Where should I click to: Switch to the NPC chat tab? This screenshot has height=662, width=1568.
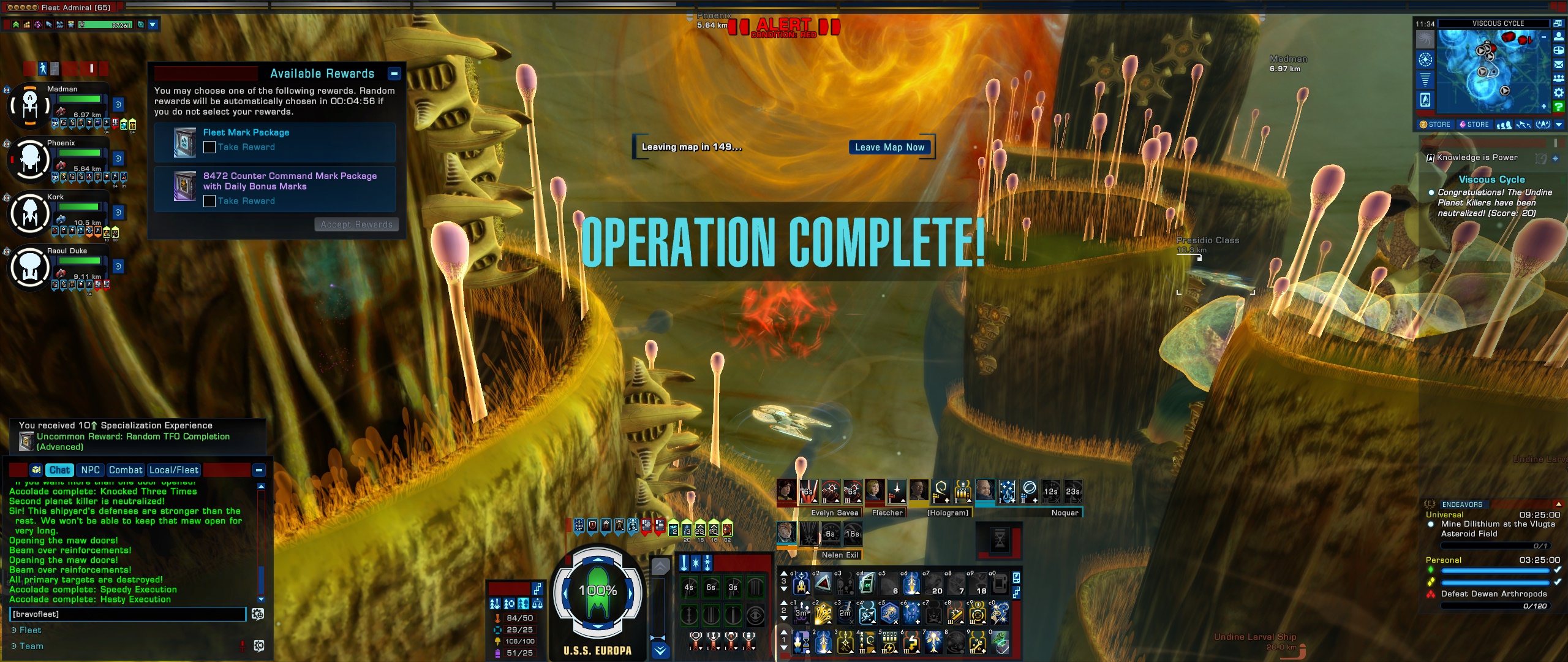[90, 470]
